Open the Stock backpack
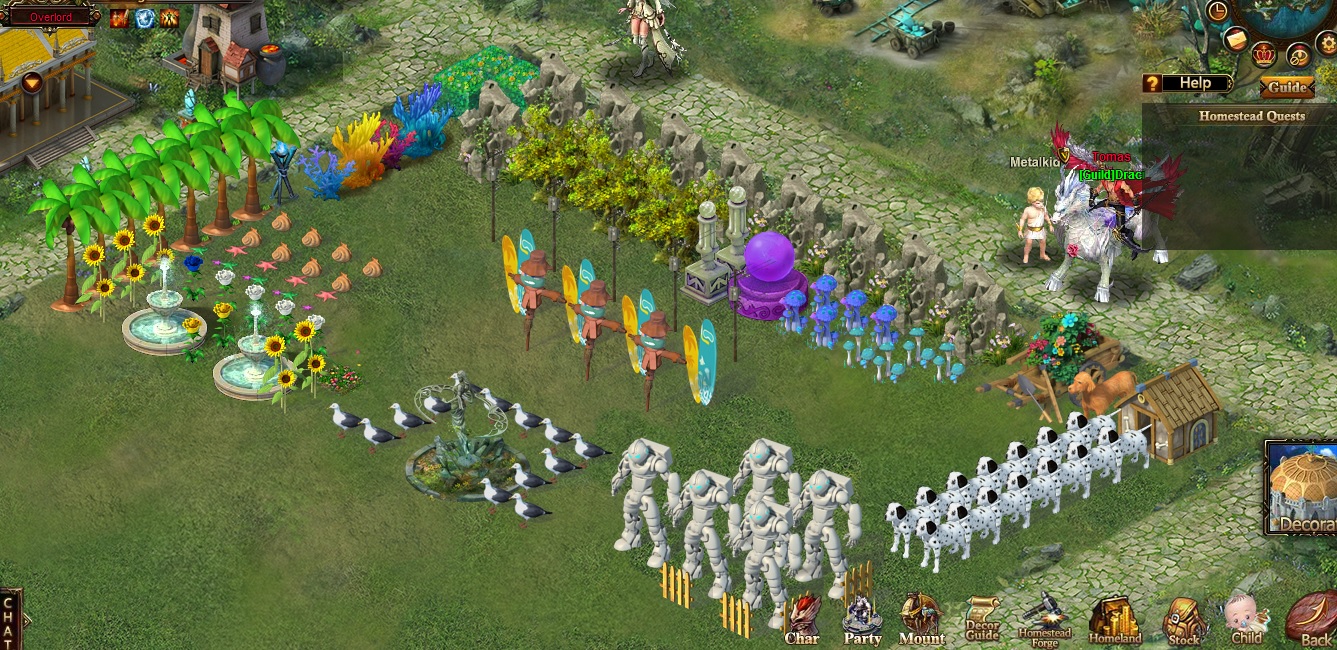 [1185, 620]
